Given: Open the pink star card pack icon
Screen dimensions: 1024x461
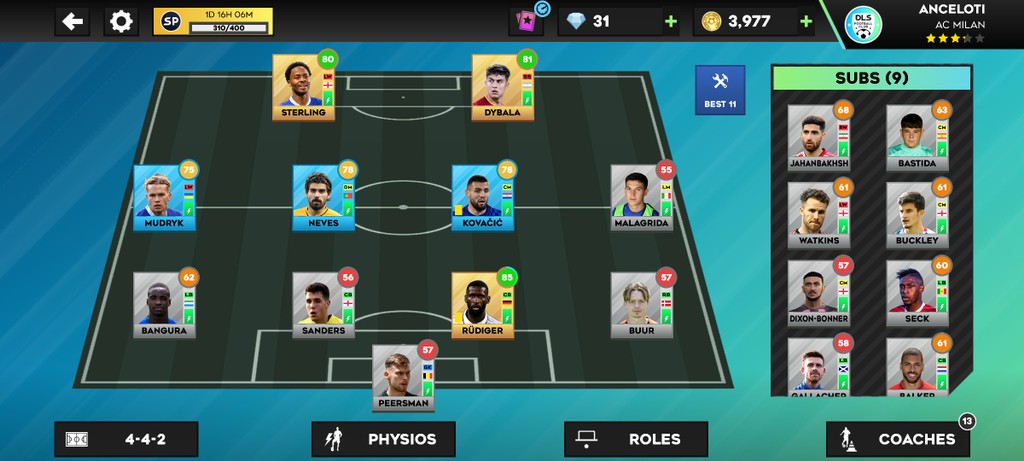Looking at the screenshot, I should tap(524, 21).
